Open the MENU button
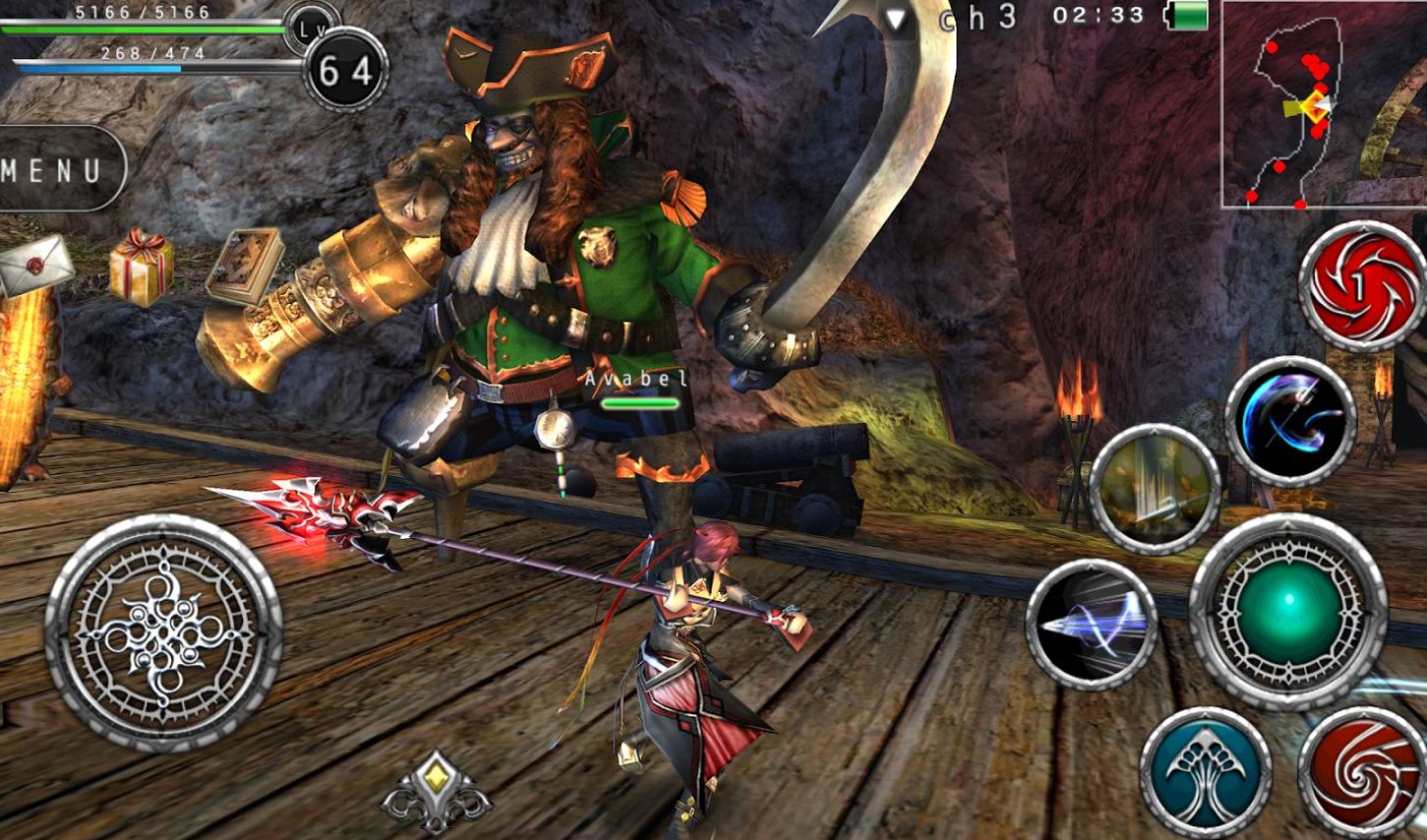This screenshot has height=840, width=1427. click(57, 169)
